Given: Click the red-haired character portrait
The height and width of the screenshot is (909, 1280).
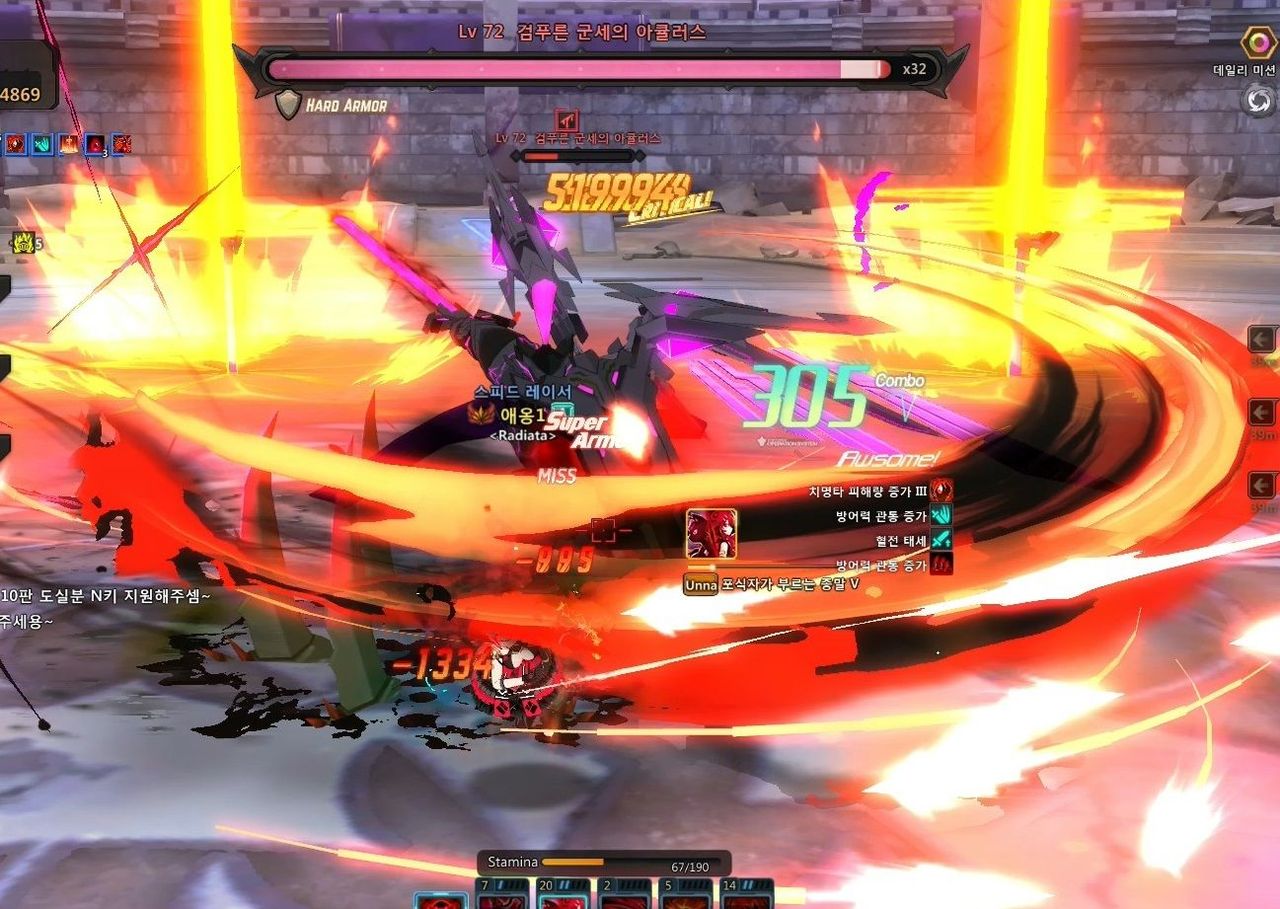Looking at the screenshot, I should click(x=711, y=534).
